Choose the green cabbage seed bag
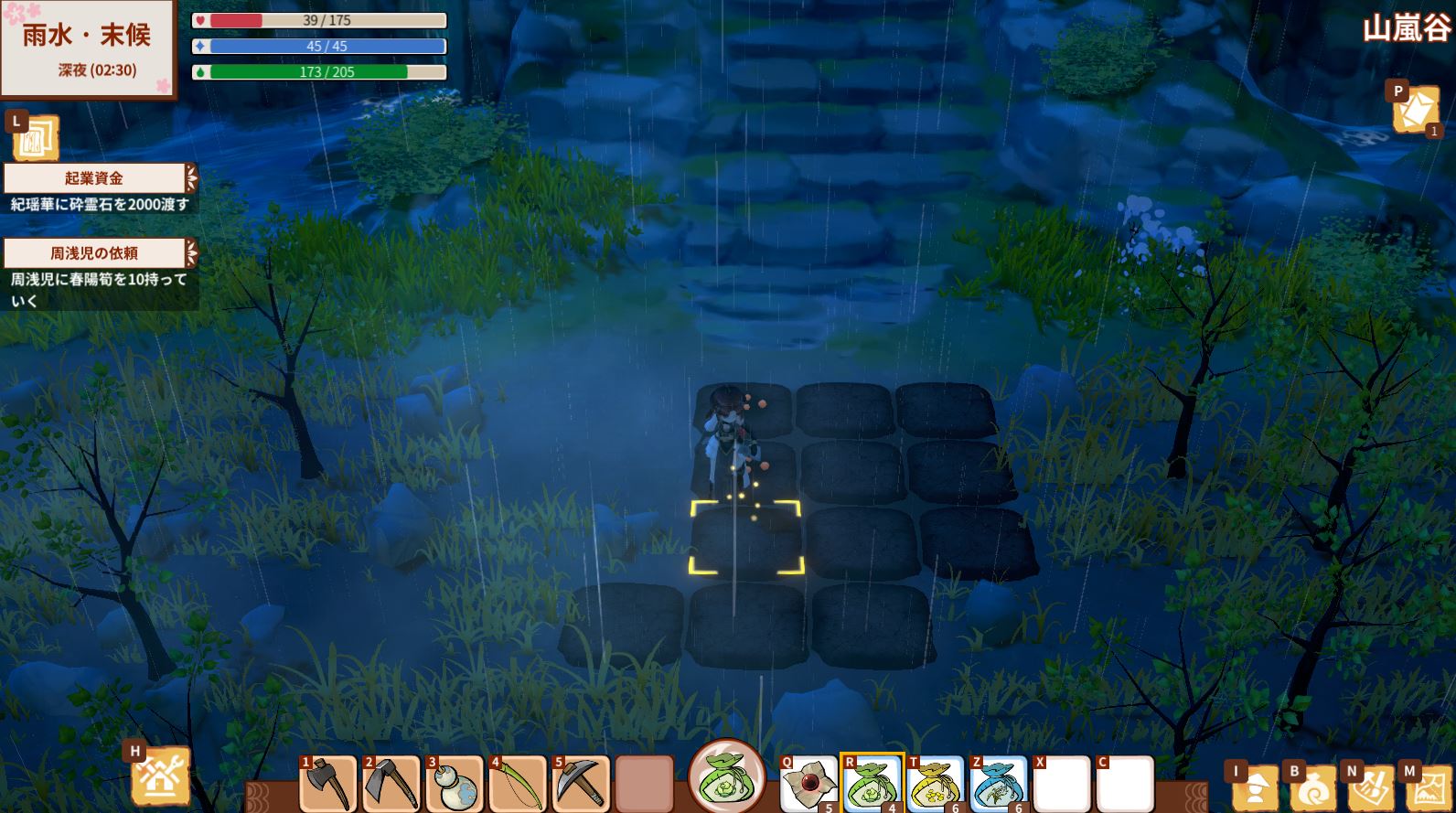The height and width of the screenshot is (813, 1456). tap(873, 785)
